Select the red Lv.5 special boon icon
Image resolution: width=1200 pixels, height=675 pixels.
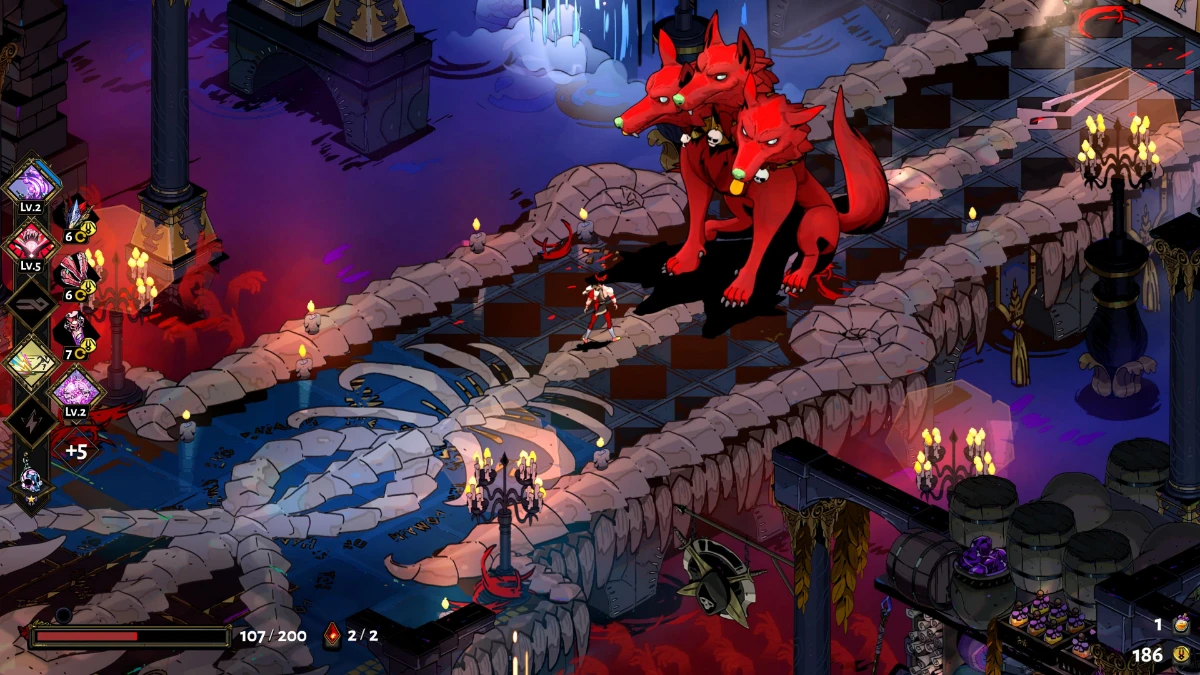[32, 243]
